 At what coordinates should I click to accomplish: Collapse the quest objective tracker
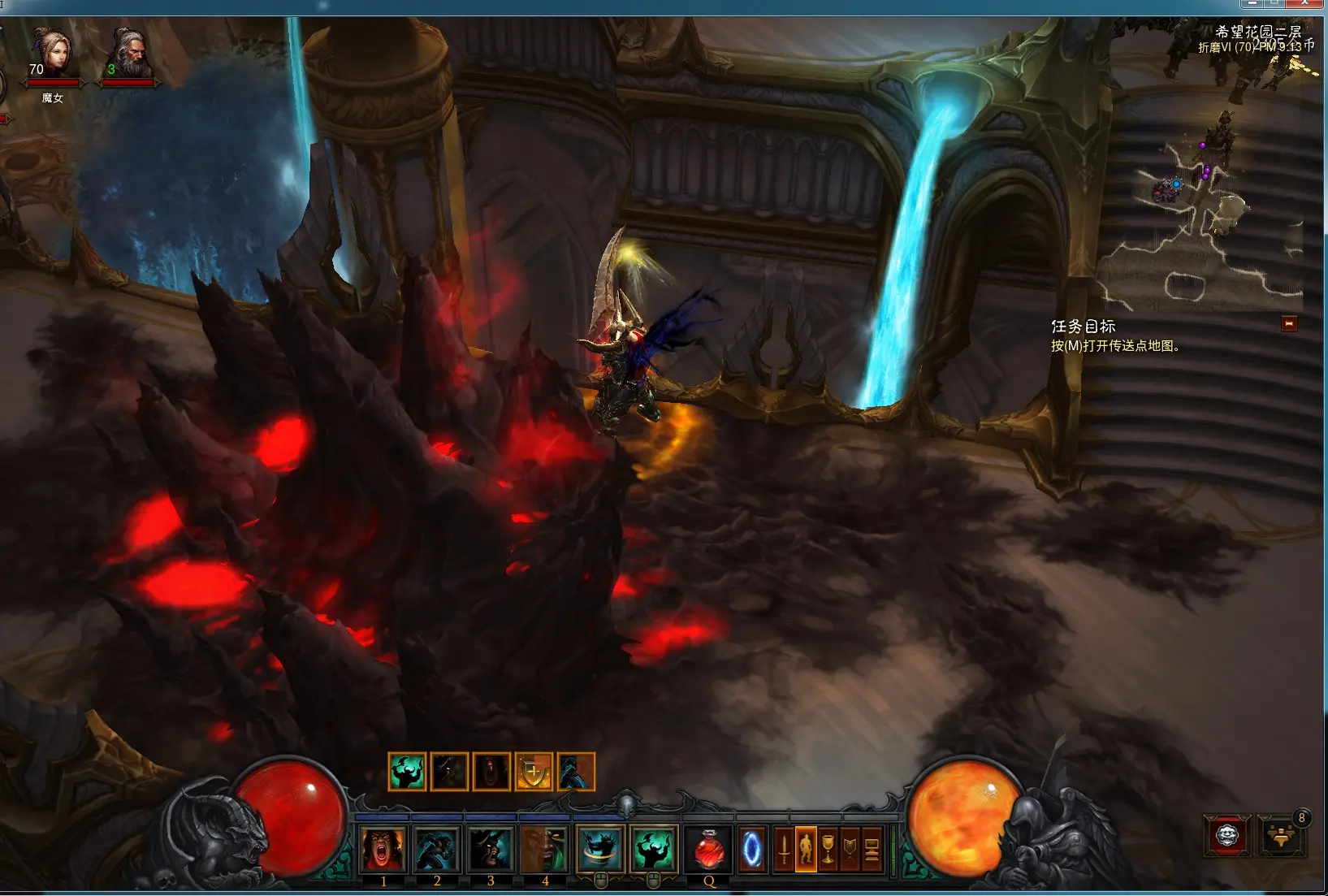click(1289, 324)
